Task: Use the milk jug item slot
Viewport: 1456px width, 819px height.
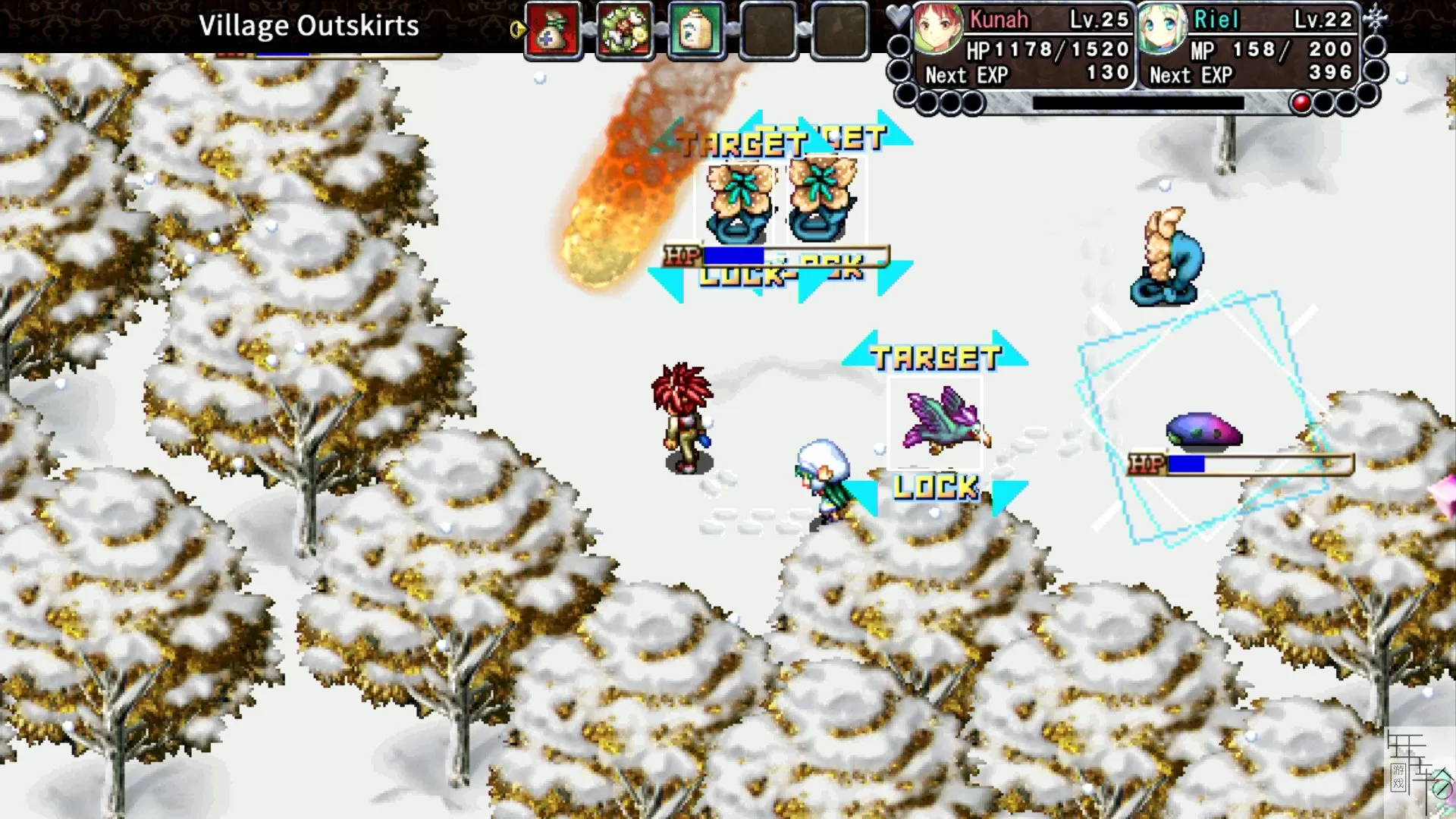Action: (696, 31)
